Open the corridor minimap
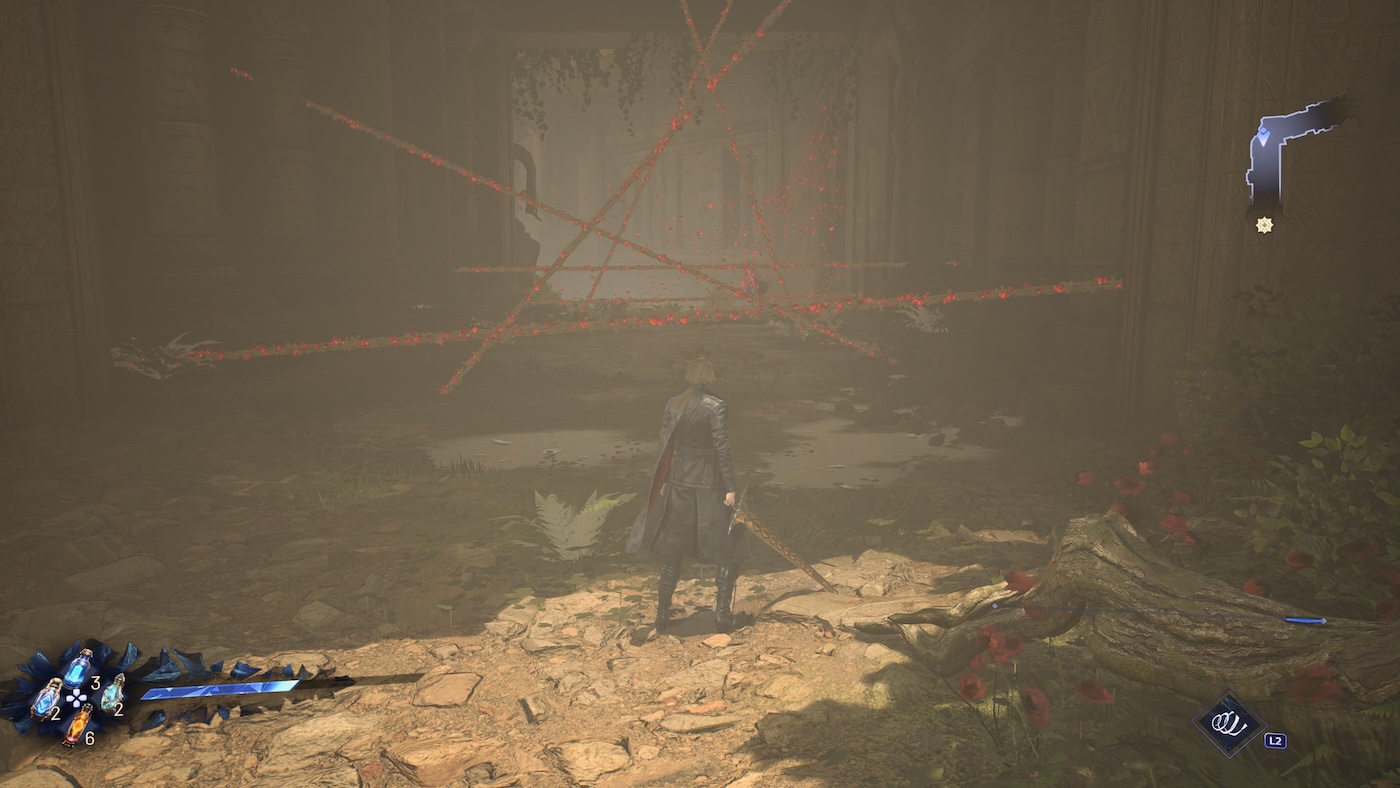The image size is (1400, 788). tap(1290, 150)
